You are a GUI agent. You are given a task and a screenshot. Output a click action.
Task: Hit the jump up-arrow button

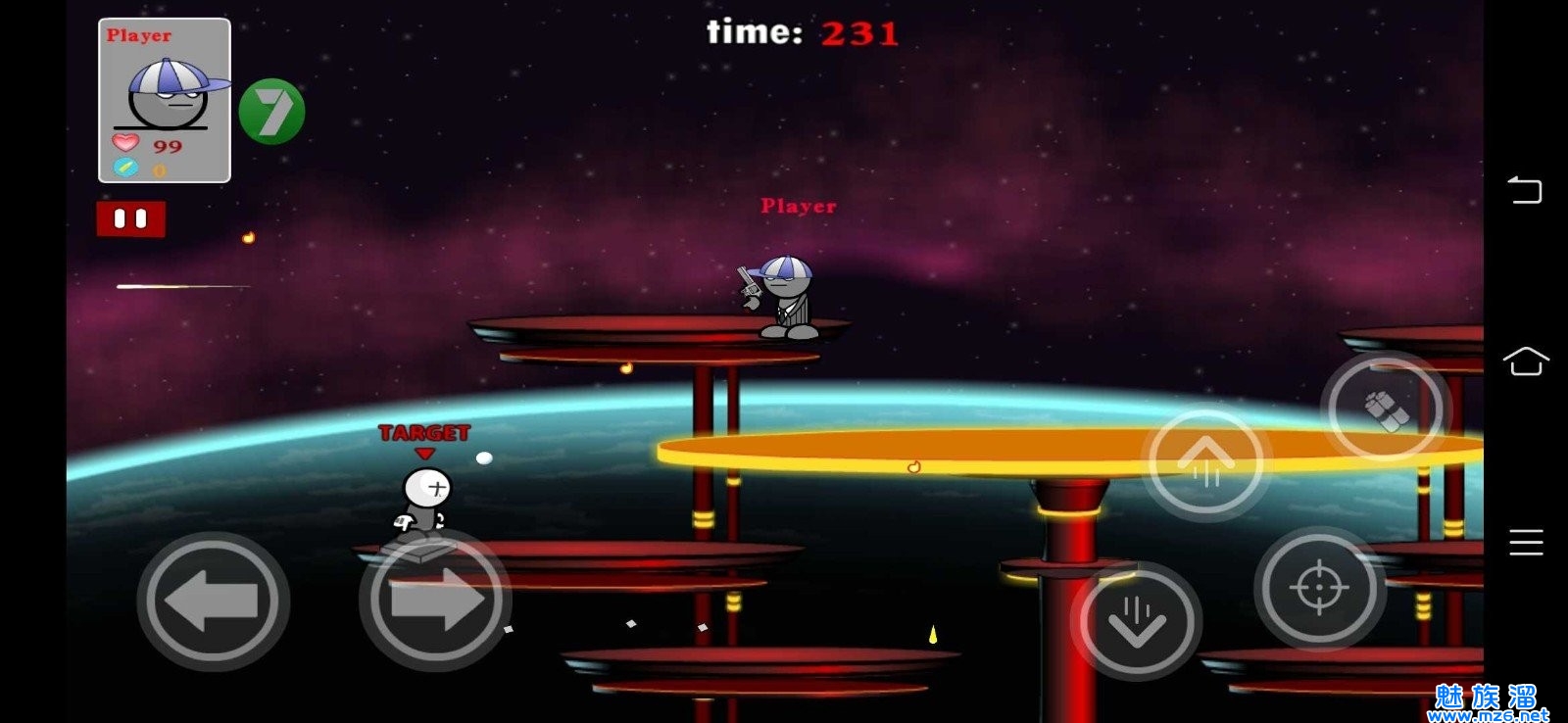(x=1205, y=462)
